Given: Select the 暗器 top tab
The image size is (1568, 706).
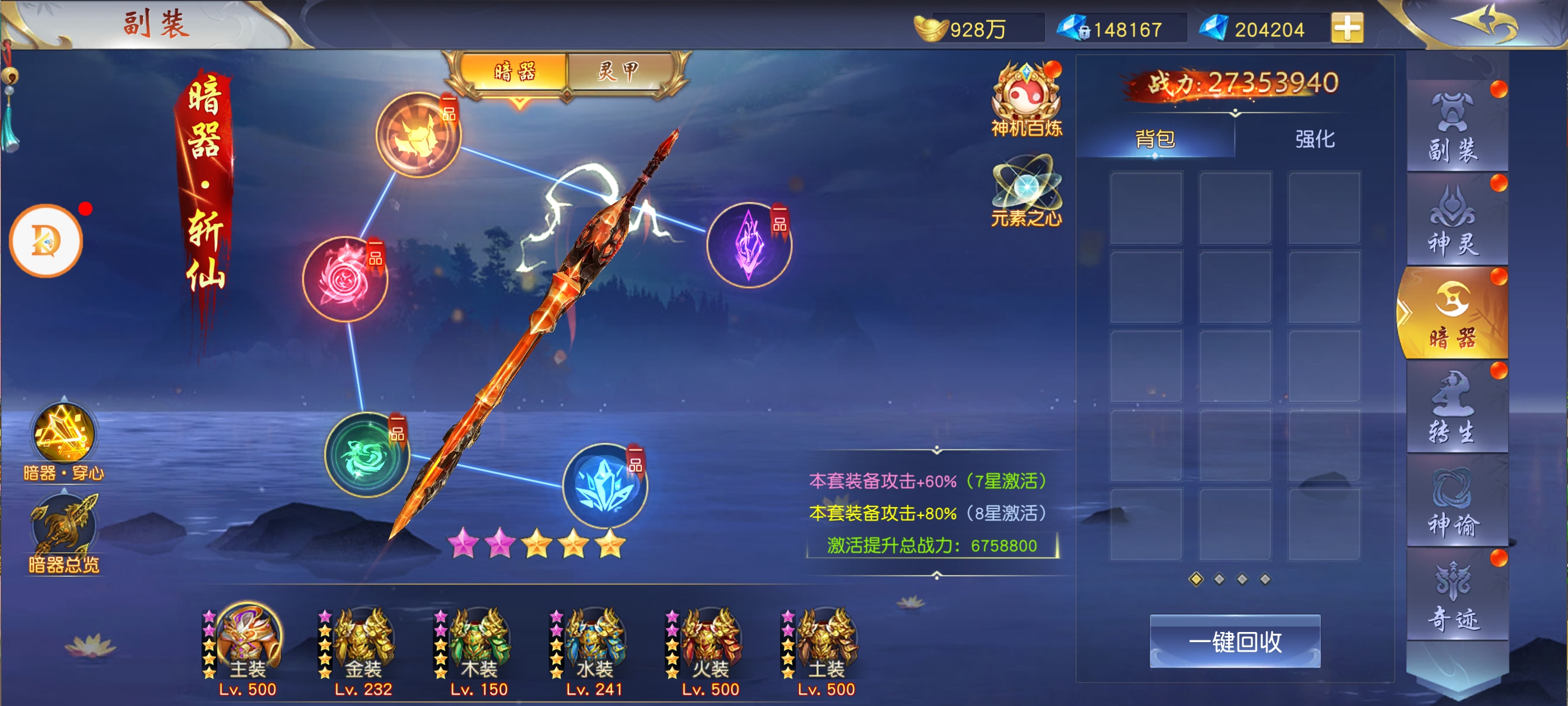Looking at the screenshot, I should [x=515, y=72].
